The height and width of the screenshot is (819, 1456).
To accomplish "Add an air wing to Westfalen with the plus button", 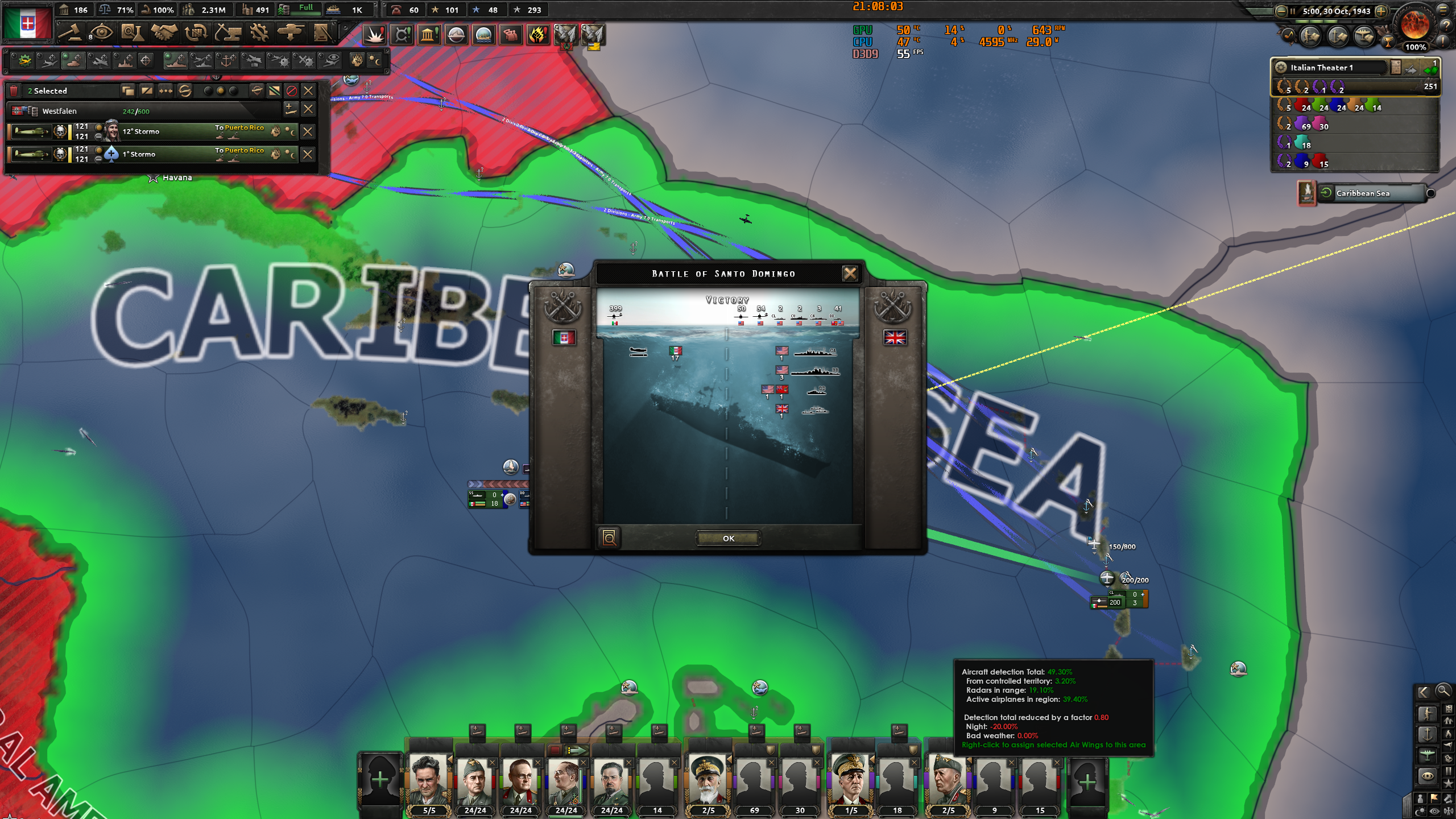I will pos(290,109).
